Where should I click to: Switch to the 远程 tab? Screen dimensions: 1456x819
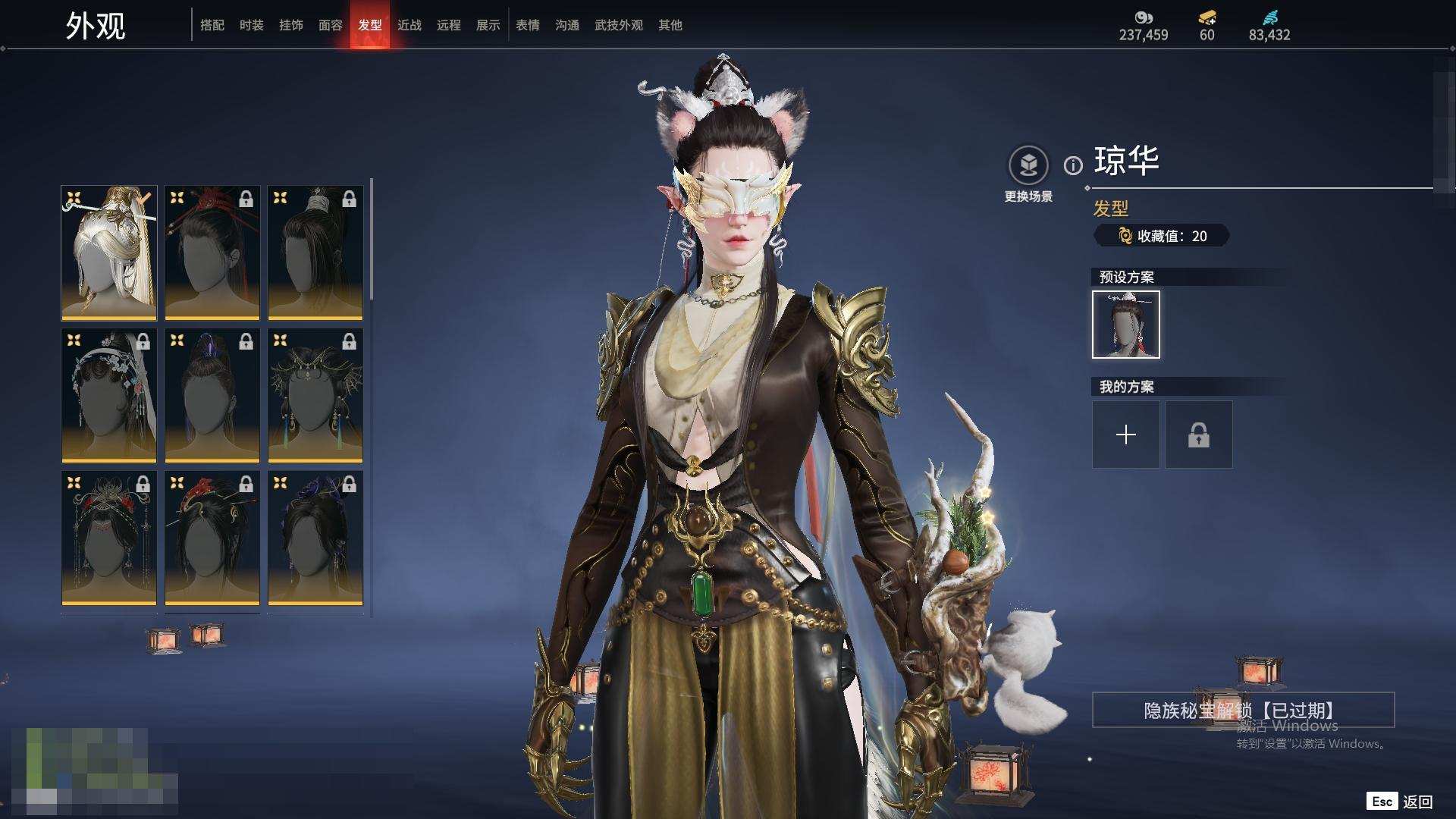[x=449, y=25]
